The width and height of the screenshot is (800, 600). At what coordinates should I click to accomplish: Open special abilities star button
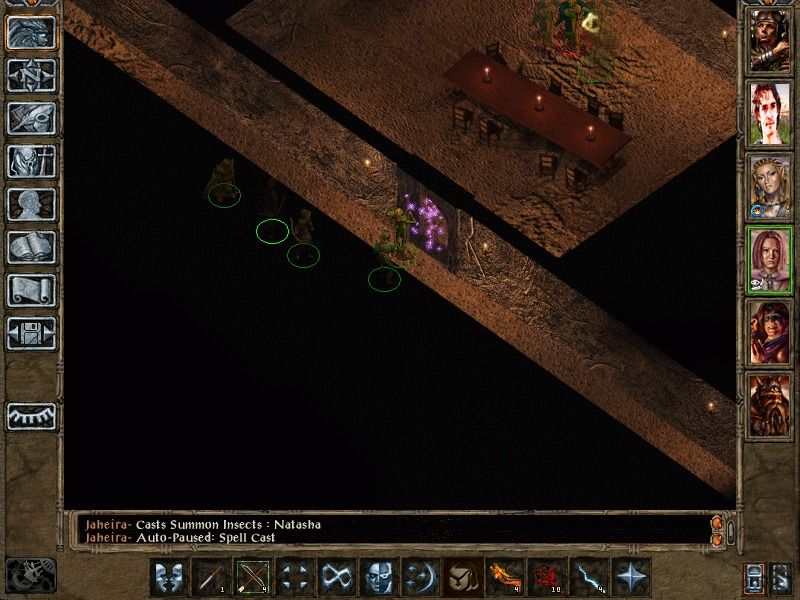[630, 577]
